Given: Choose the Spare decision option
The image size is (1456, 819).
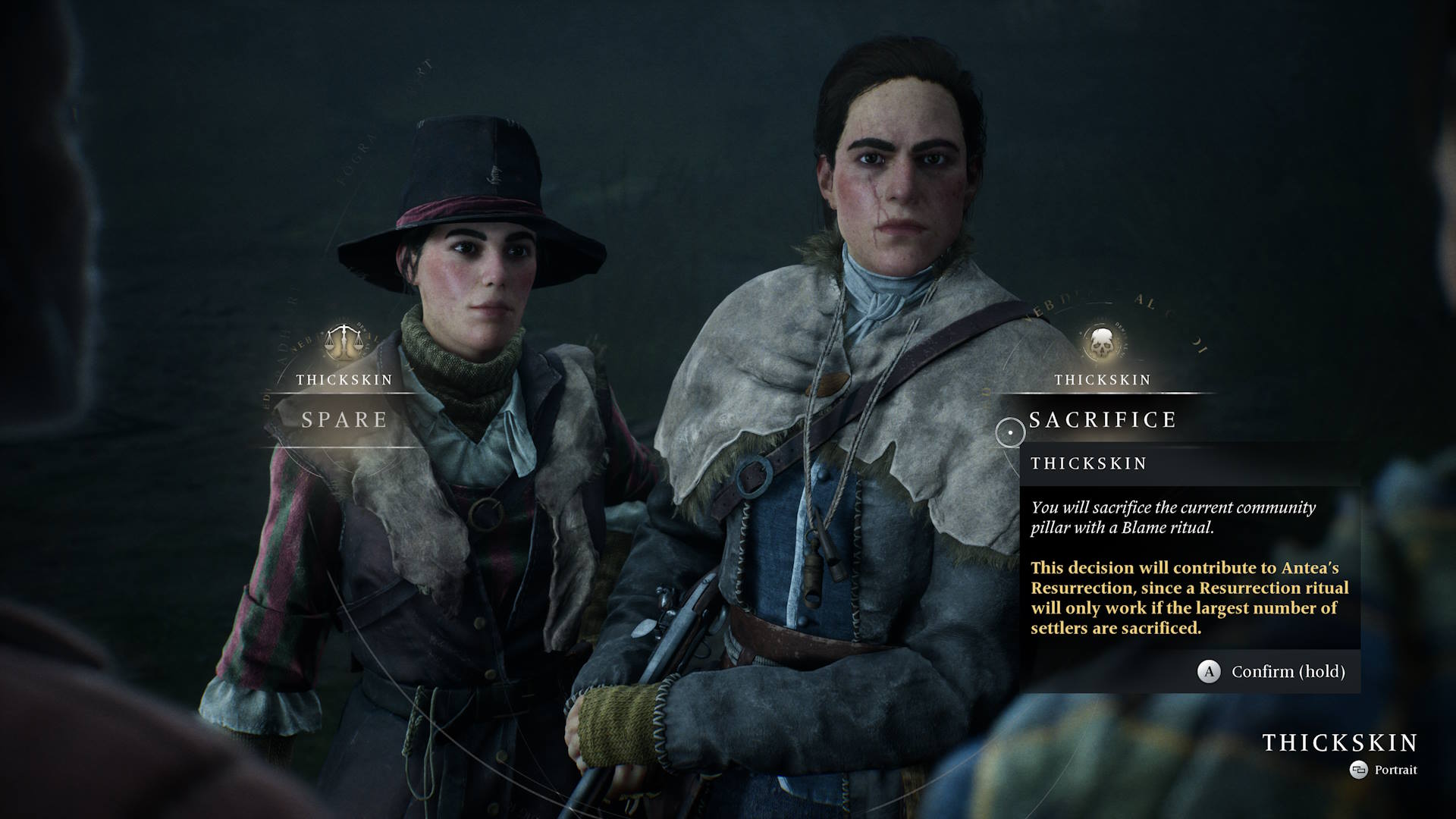Looking at the screenshot, I should coord(345,419).
